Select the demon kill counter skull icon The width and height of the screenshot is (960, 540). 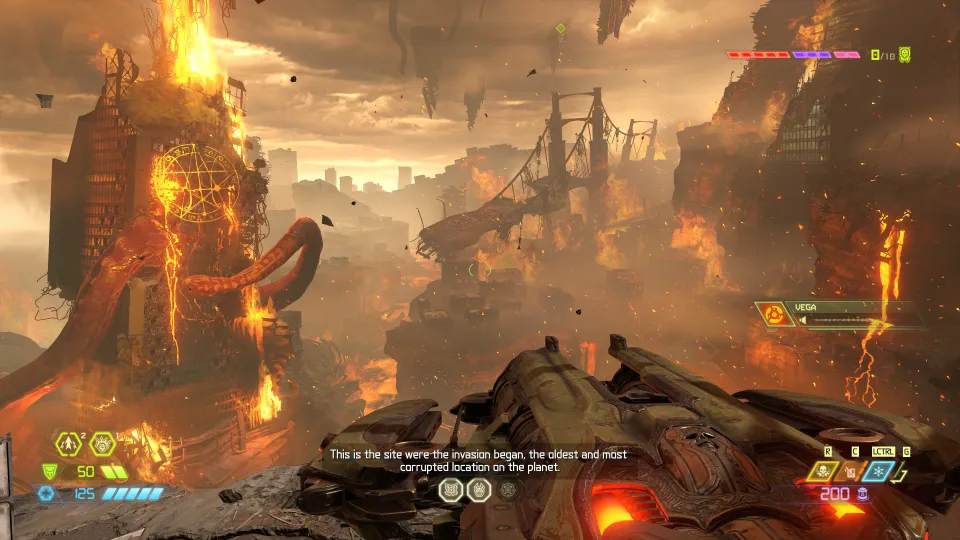(904, 55)
